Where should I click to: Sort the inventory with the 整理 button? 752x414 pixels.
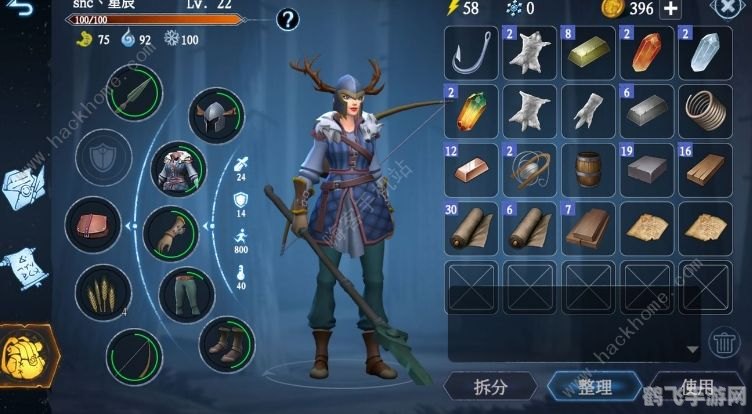pyautogui.click(x=588, y=387)
